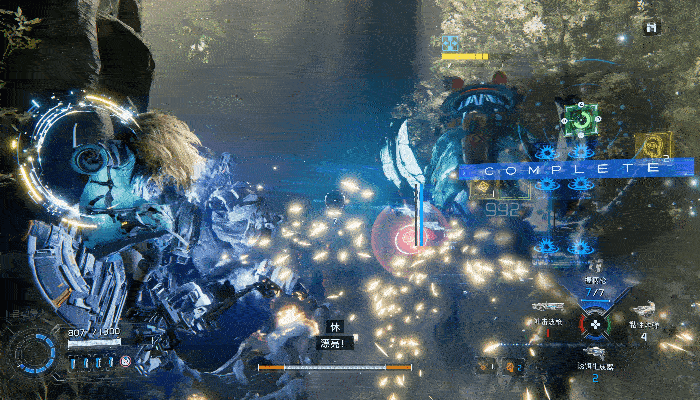Click the blue square icon above the yellow bar
This screenshot has width=700, height=400.
(451, 43)
